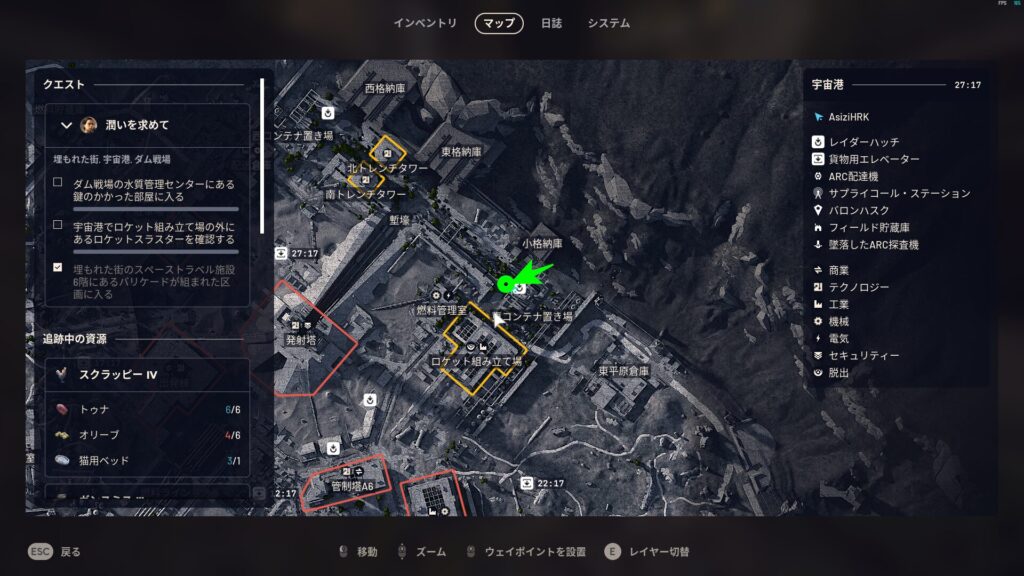The height and width of the screenshot is (576, 1024).
Task: Switch to the インベントリ tab
Action: coord(425,23)
